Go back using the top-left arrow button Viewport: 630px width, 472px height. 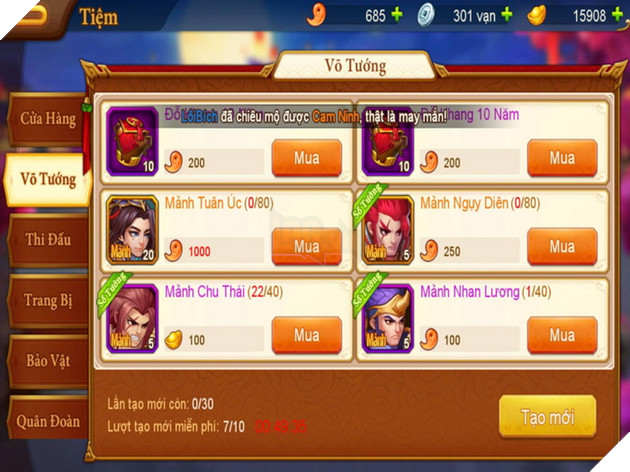[x=34, y=16]
